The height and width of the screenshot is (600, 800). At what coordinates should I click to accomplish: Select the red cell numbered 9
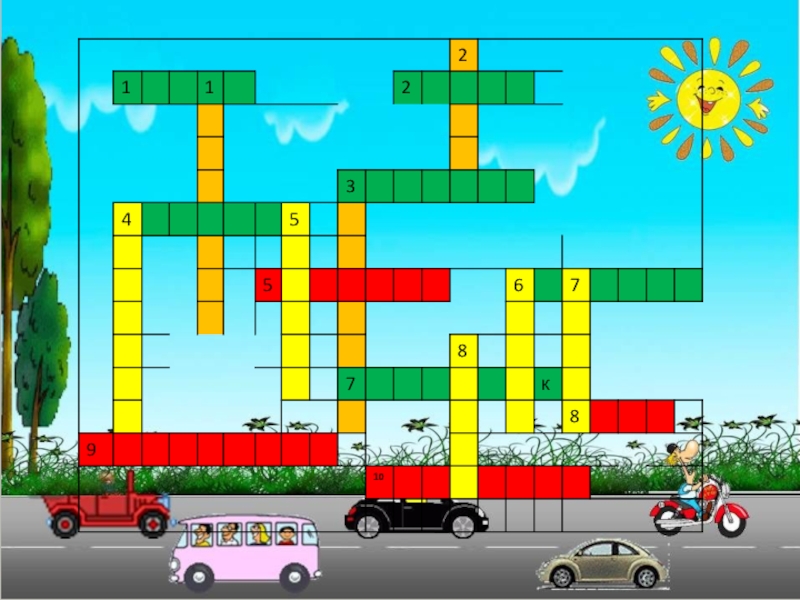pos(92,449)
